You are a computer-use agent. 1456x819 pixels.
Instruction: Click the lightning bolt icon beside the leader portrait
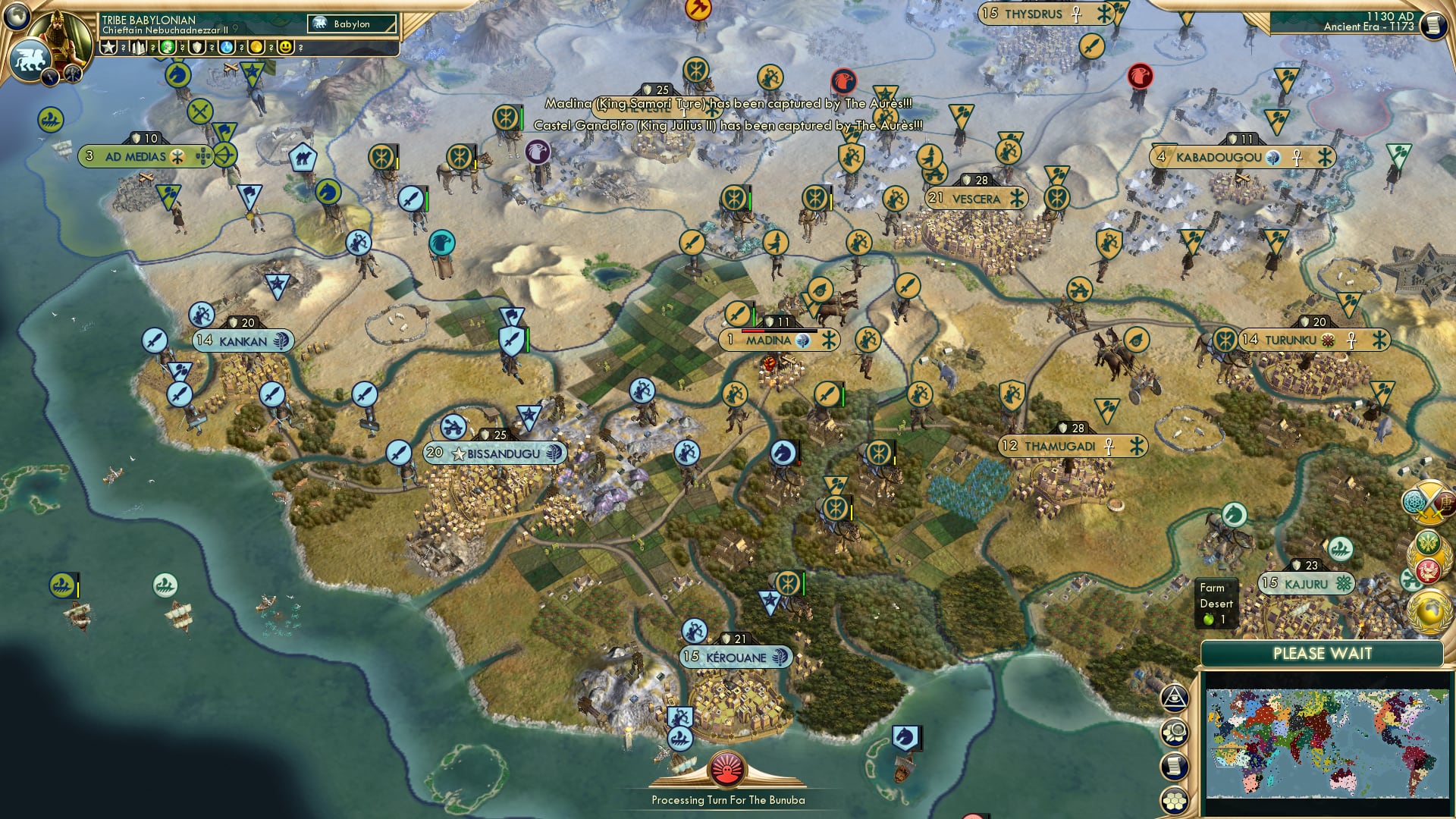tap(50, 77)
